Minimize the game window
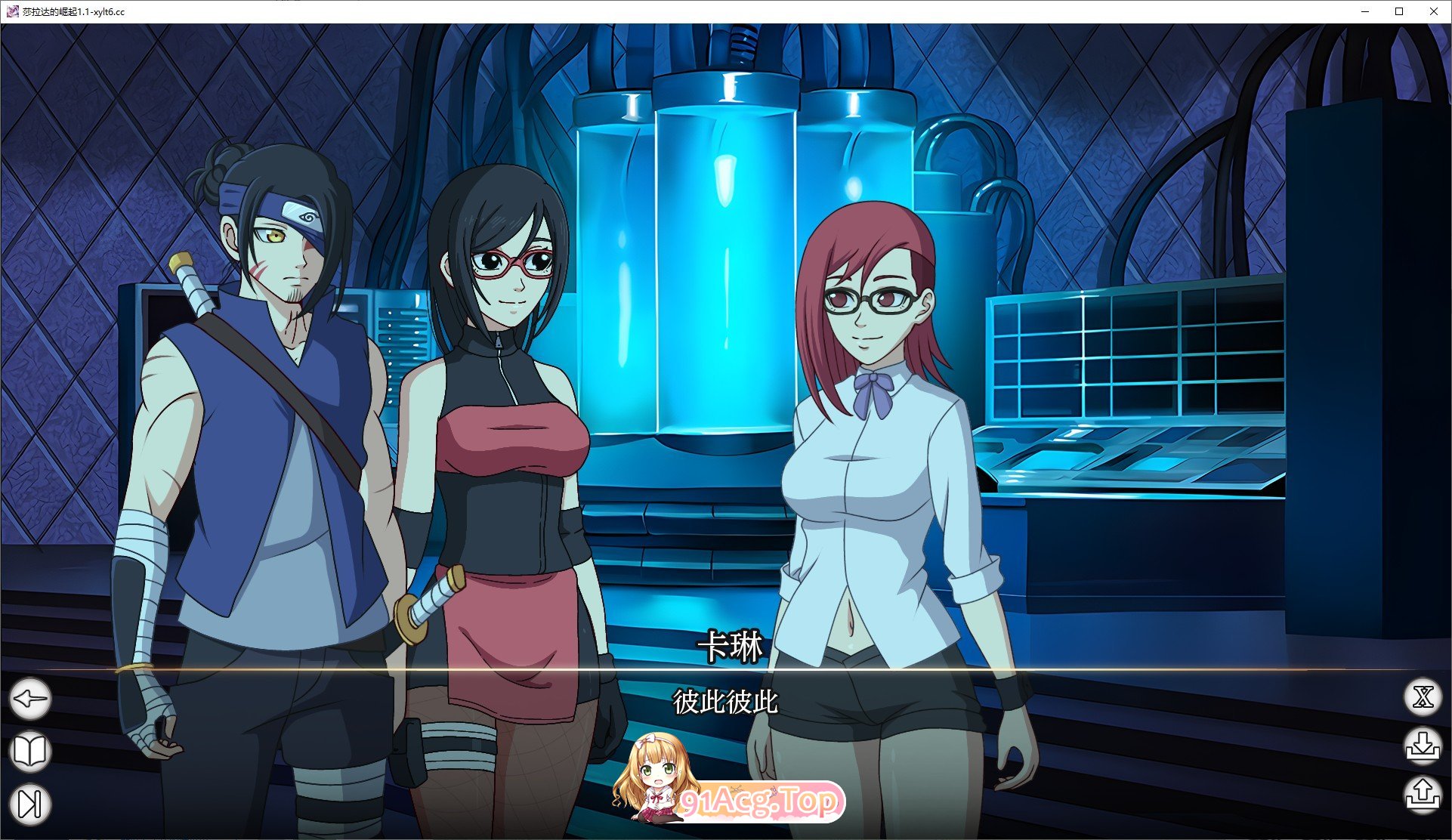Image resolution: width=1452 pixels, height=840 pixels. pyautogui.click(x=1366, y=11)
